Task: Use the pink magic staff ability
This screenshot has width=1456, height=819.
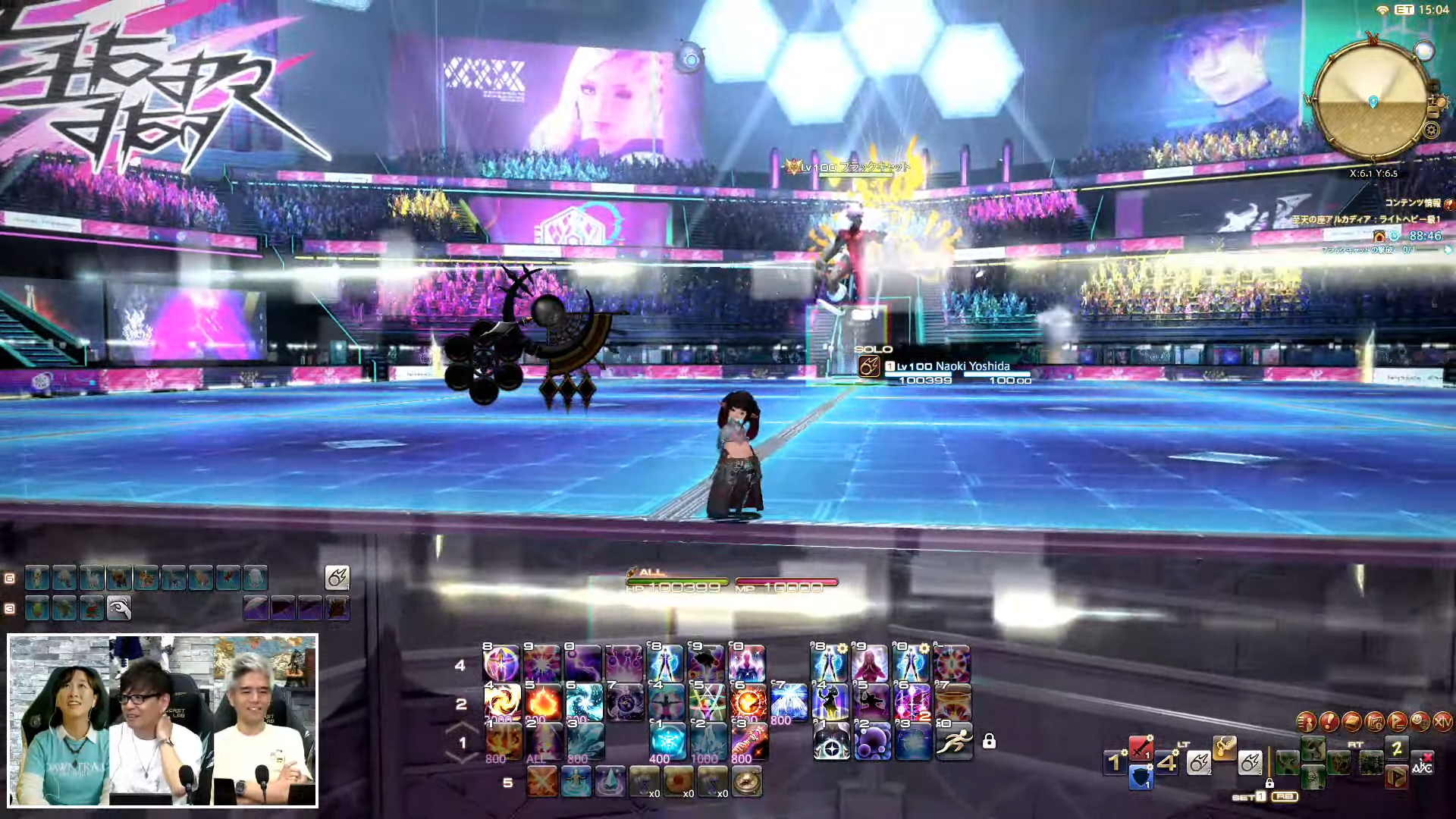Action: [748, 741]
